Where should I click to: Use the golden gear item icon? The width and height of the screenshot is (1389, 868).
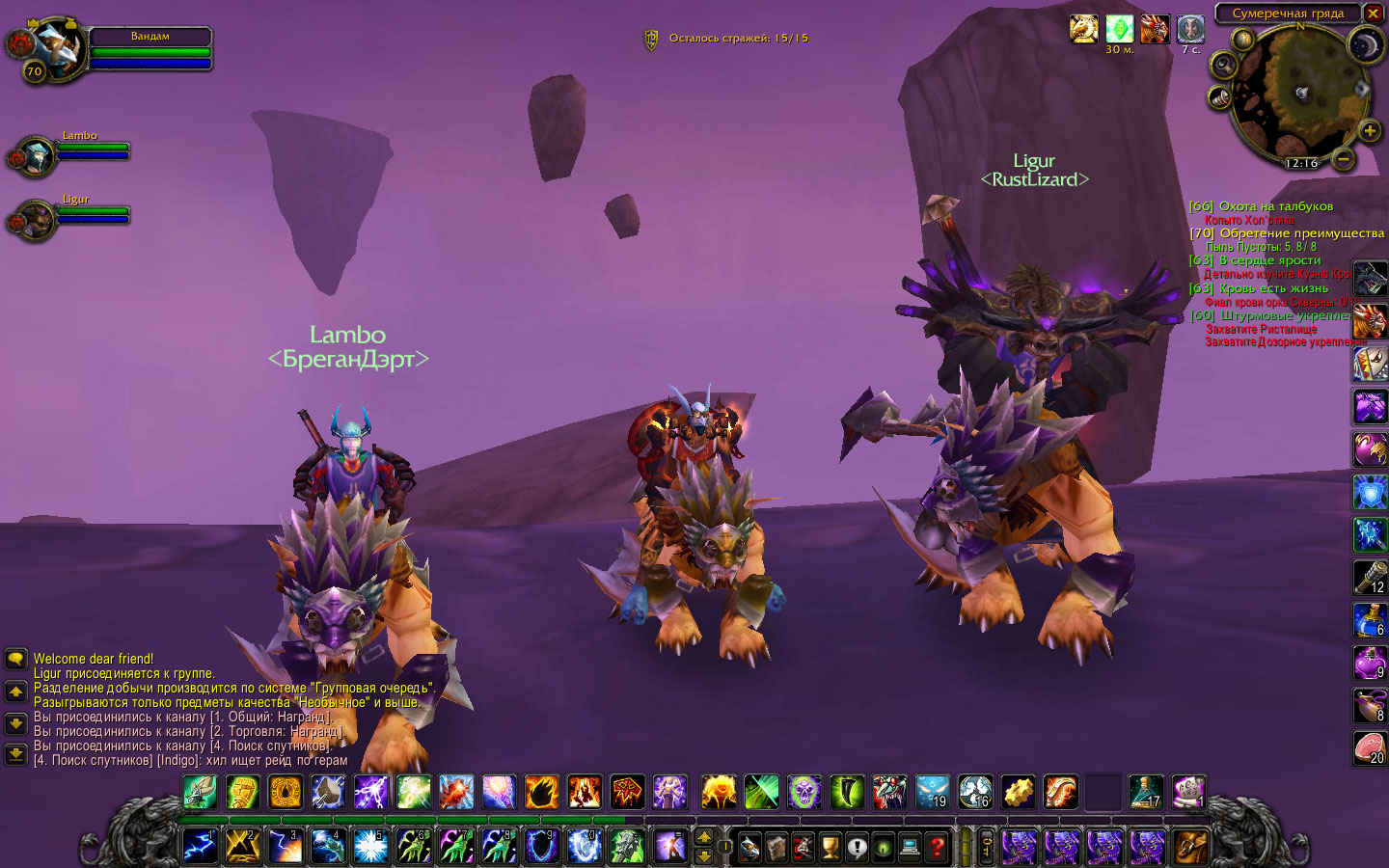coord(1018,792)
